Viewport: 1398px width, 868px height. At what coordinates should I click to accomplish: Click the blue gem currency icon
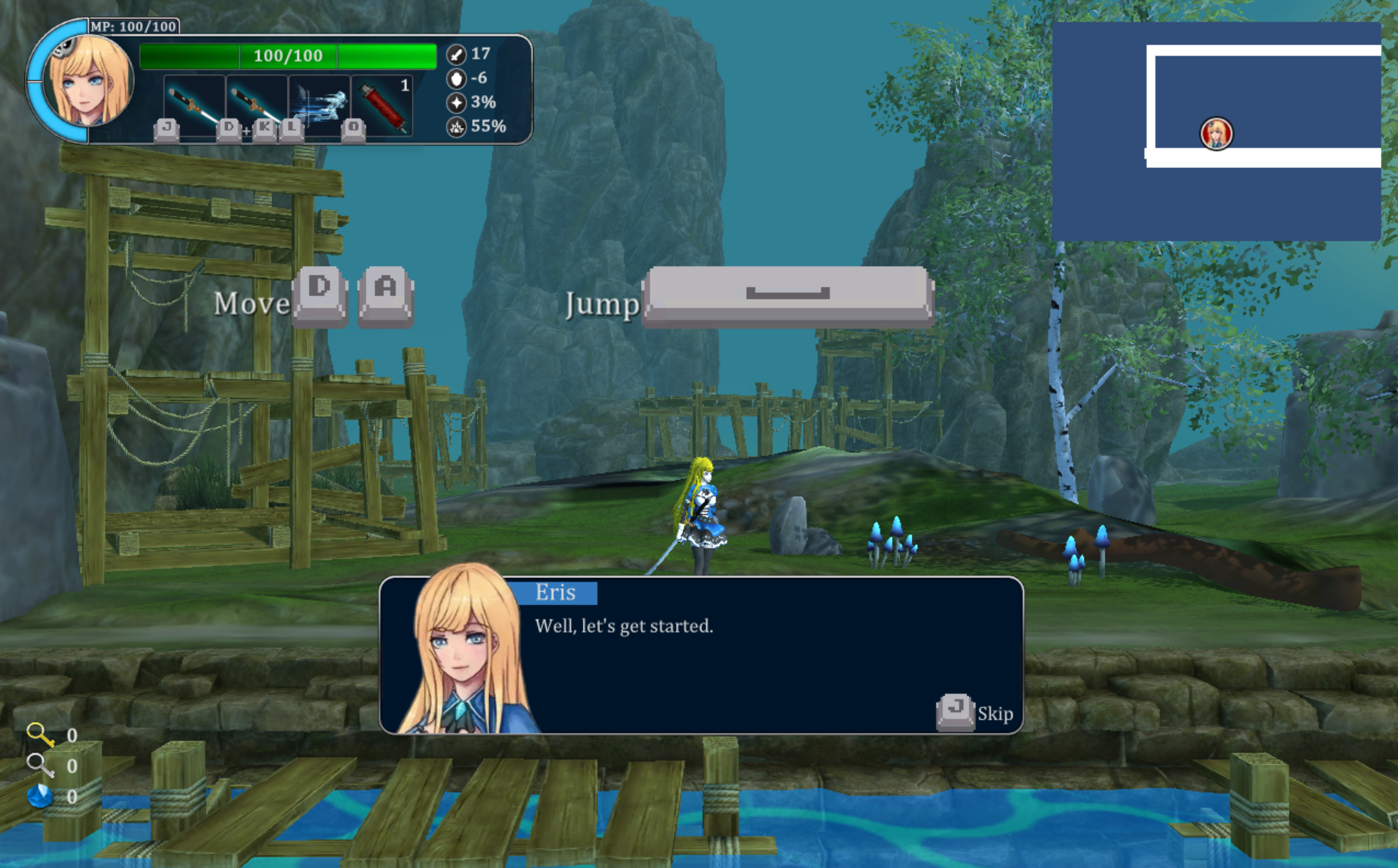tap(39, 796)
